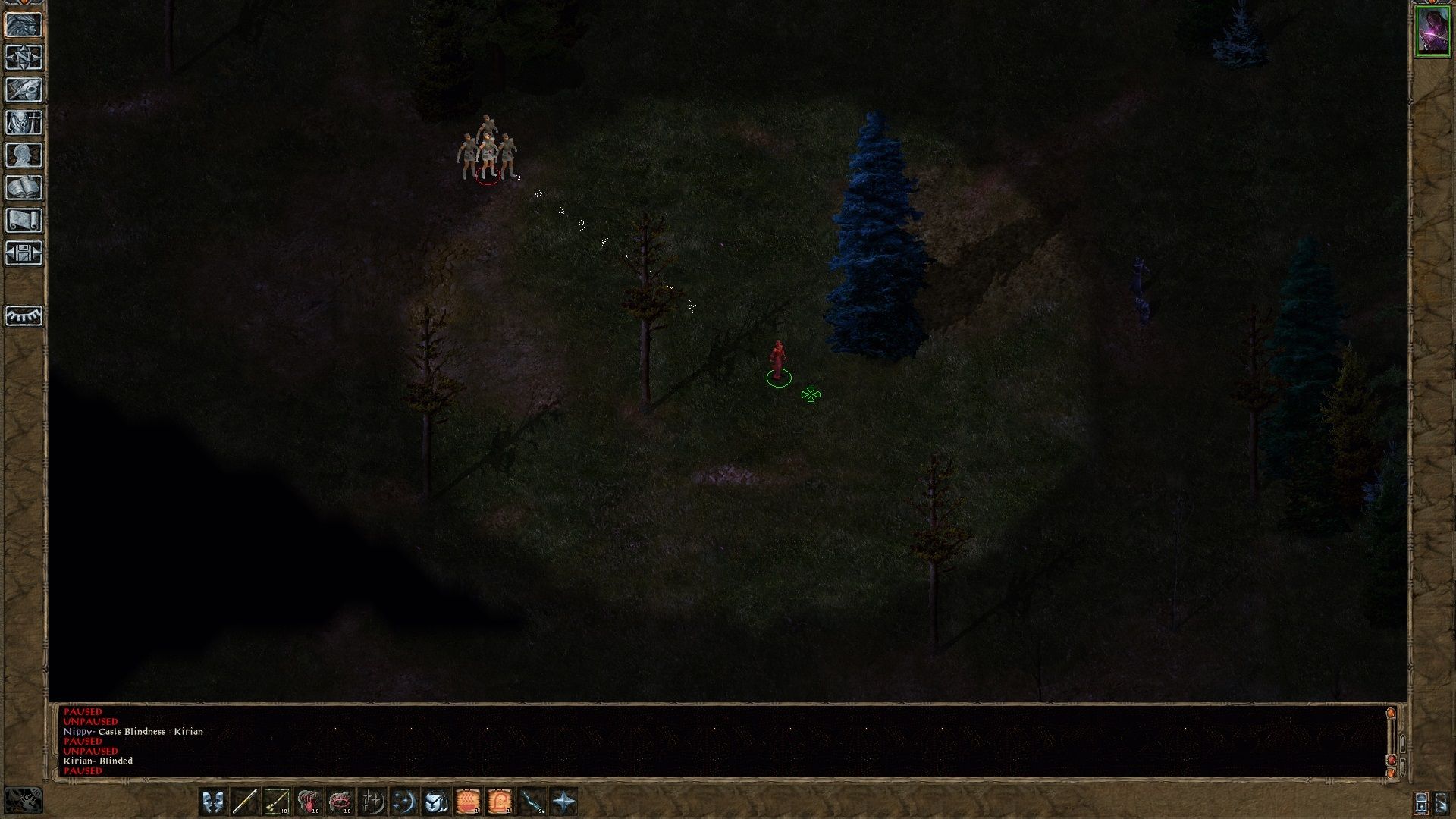
Task: Open the blue crescent-and-stars spell button
Action: point(404,802)
